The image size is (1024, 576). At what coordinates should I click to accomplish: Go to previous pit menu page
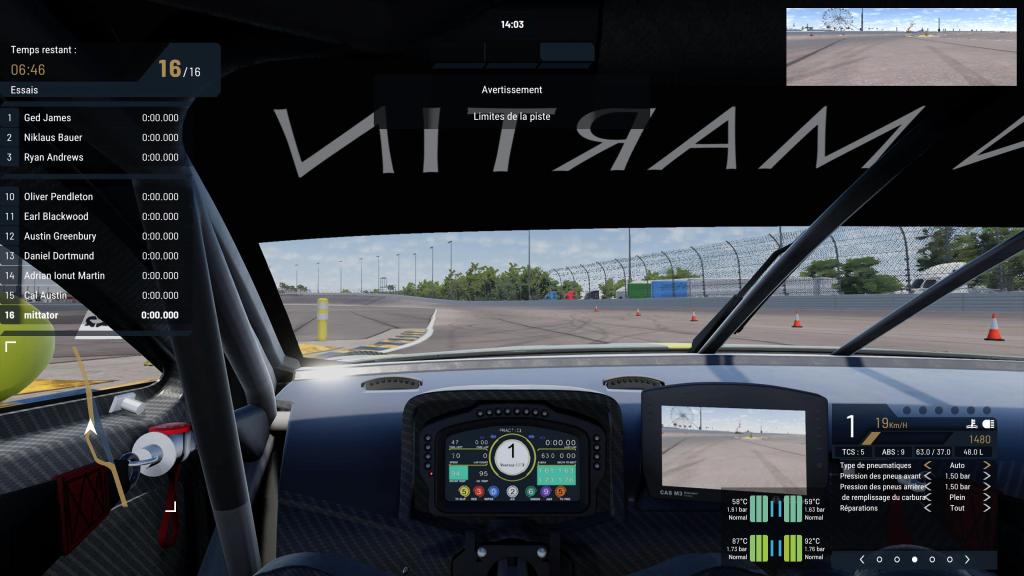[x=861, y=559]
